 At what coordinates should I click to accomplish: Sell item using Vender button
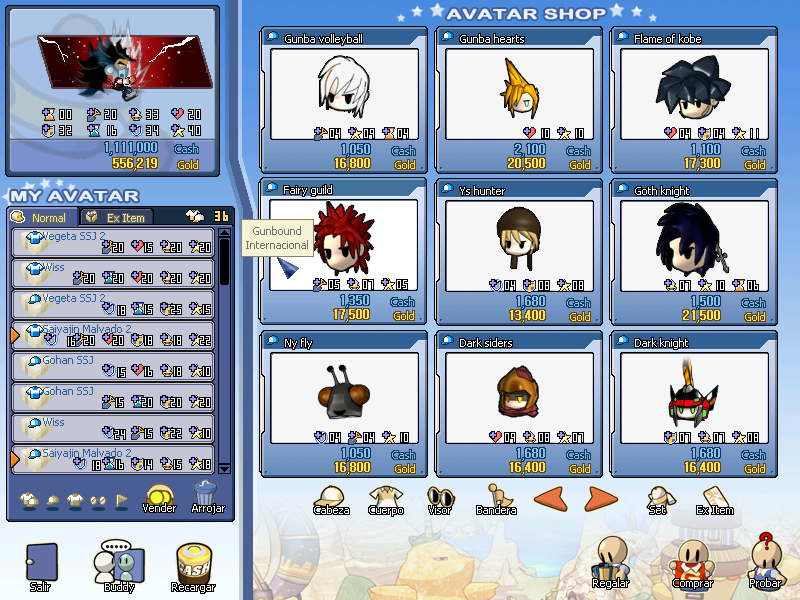pyautogui.click(x=160, y=497)
